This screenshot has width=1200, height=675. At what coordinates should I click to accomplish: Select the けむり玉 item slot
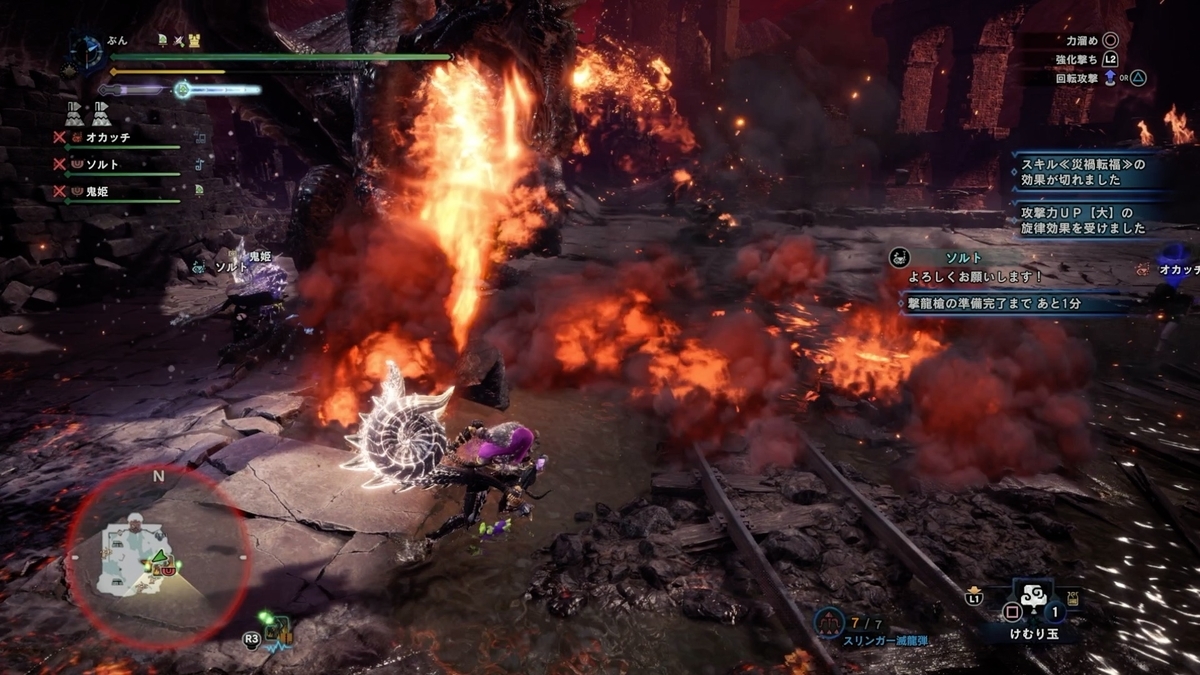[1031, 612]
